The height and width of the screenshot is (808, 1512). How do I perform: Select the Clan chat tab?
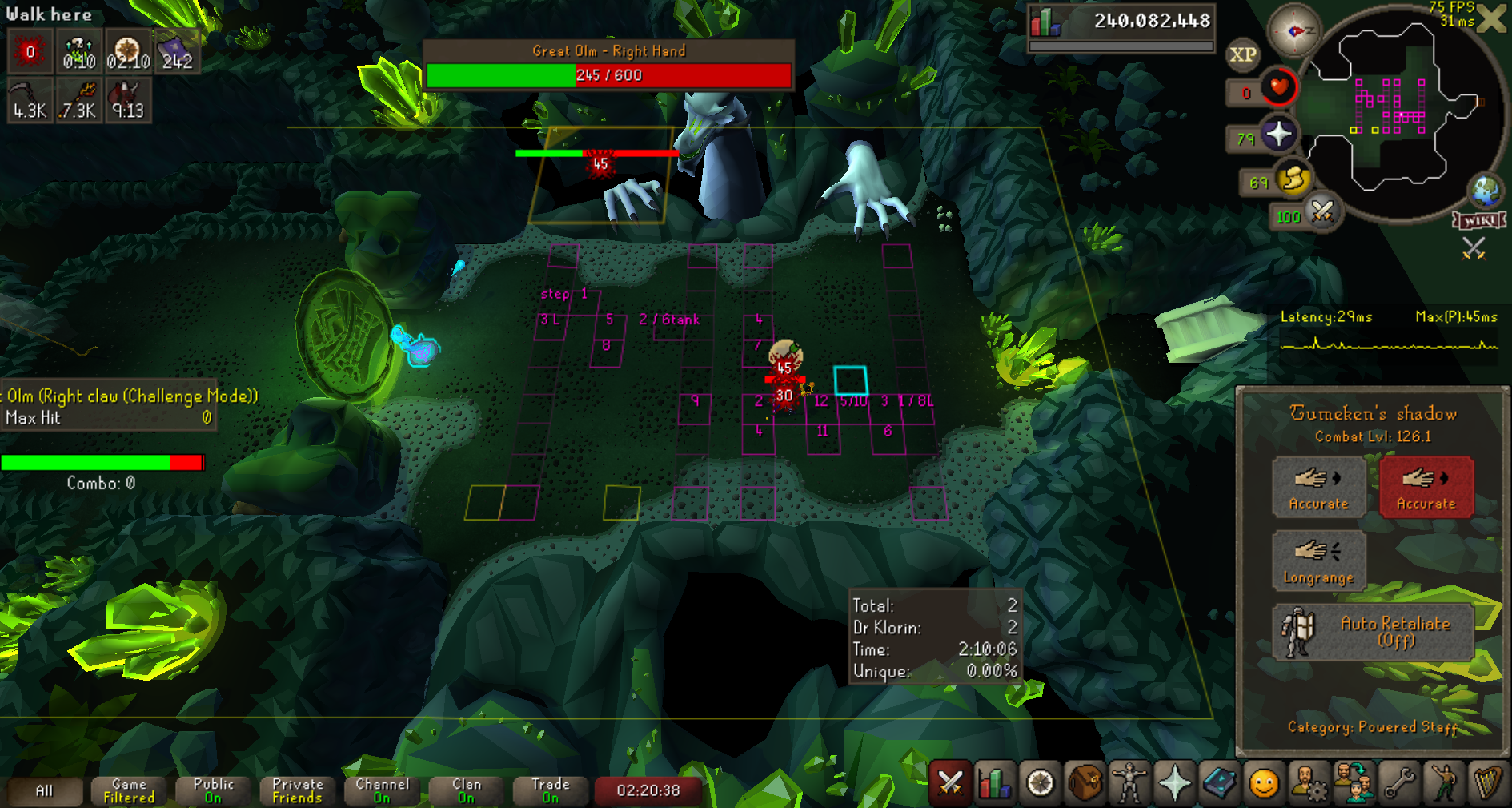466,790
